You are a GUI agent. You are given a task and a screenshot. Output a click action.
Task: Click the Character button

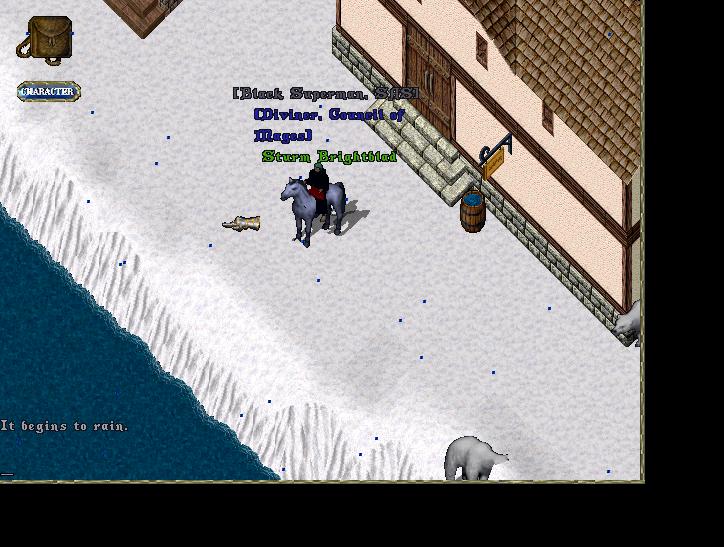click(x=48, y=92)
